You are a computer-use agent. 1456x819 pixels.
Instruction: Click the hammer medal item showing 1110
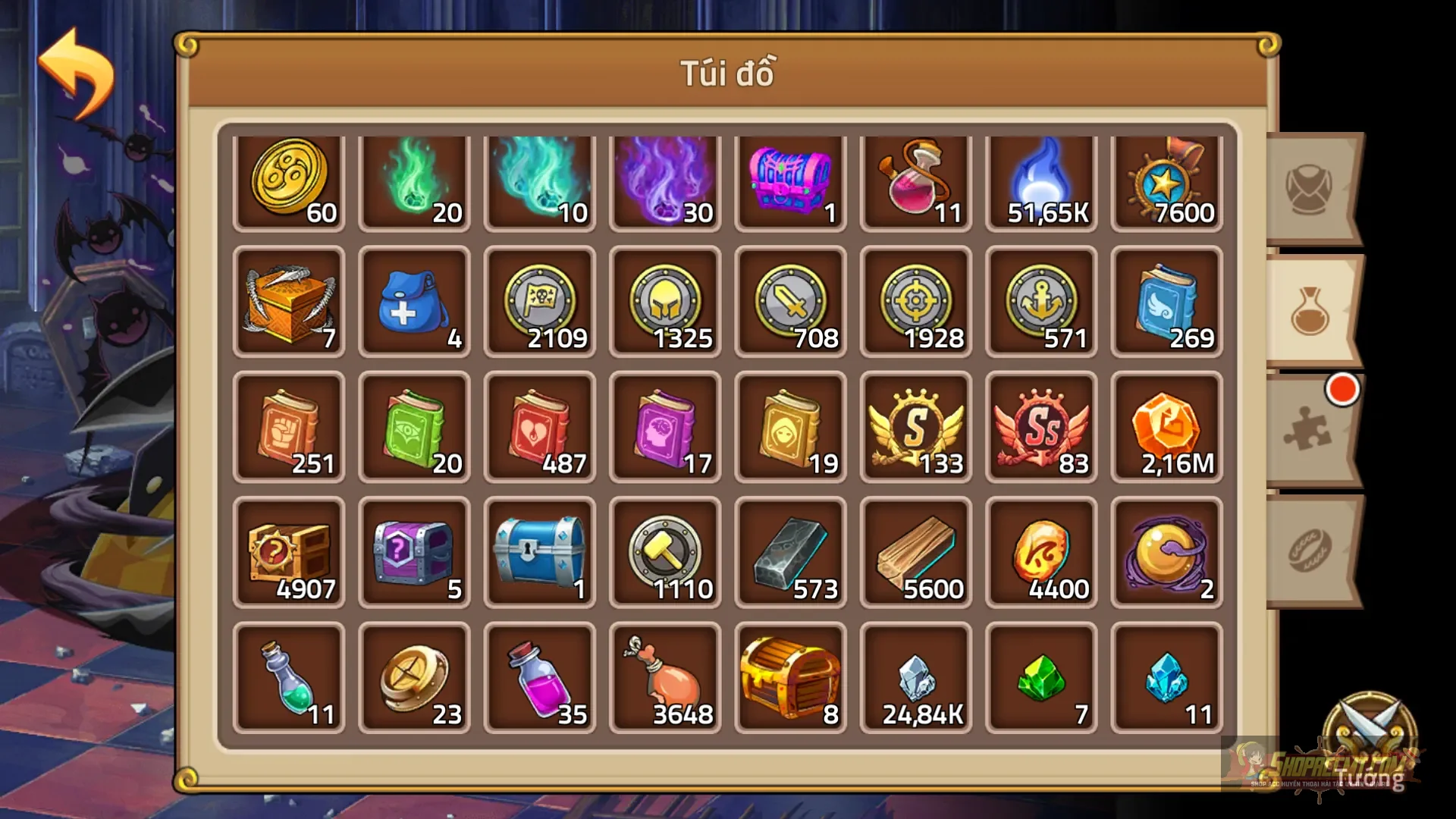pos(666,551)
